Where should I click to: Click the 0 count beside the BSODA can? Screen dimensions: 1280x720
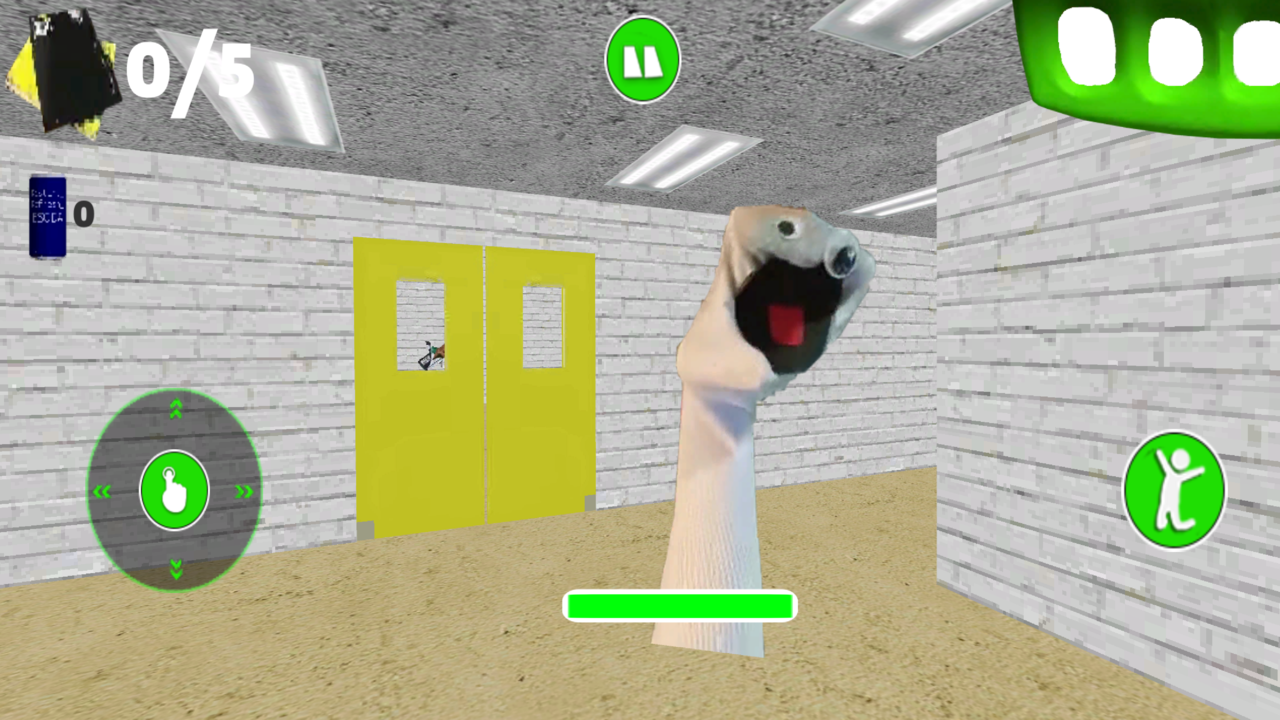[84, 214]
